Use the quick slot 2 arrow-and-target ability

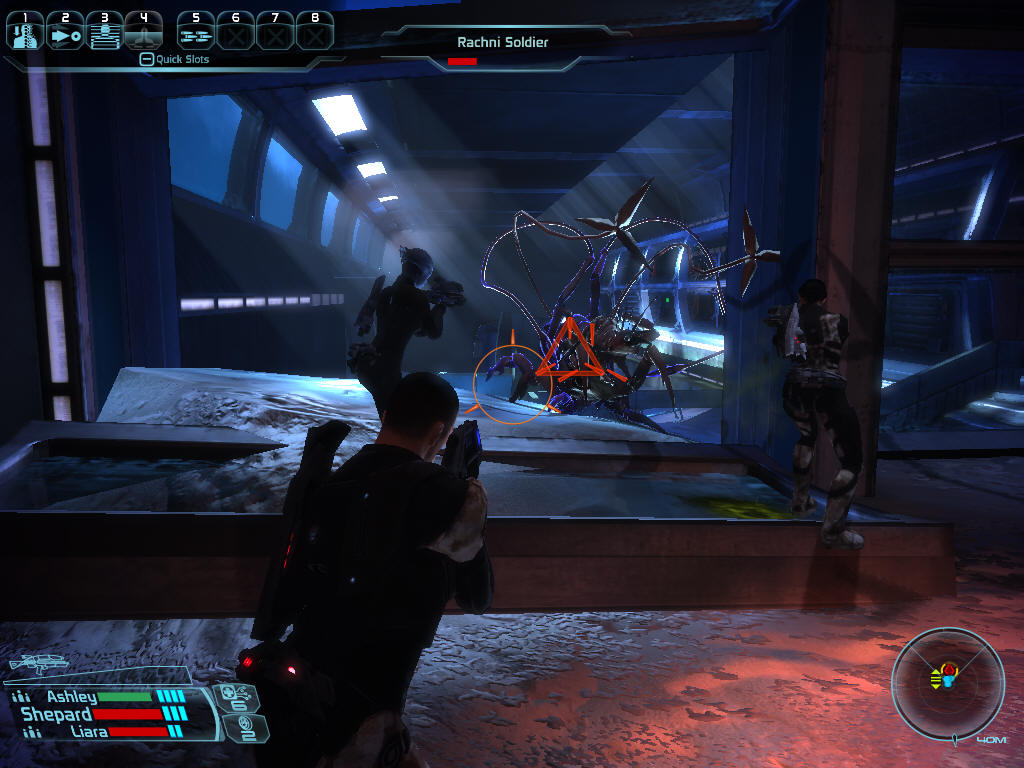coord(66,32)
